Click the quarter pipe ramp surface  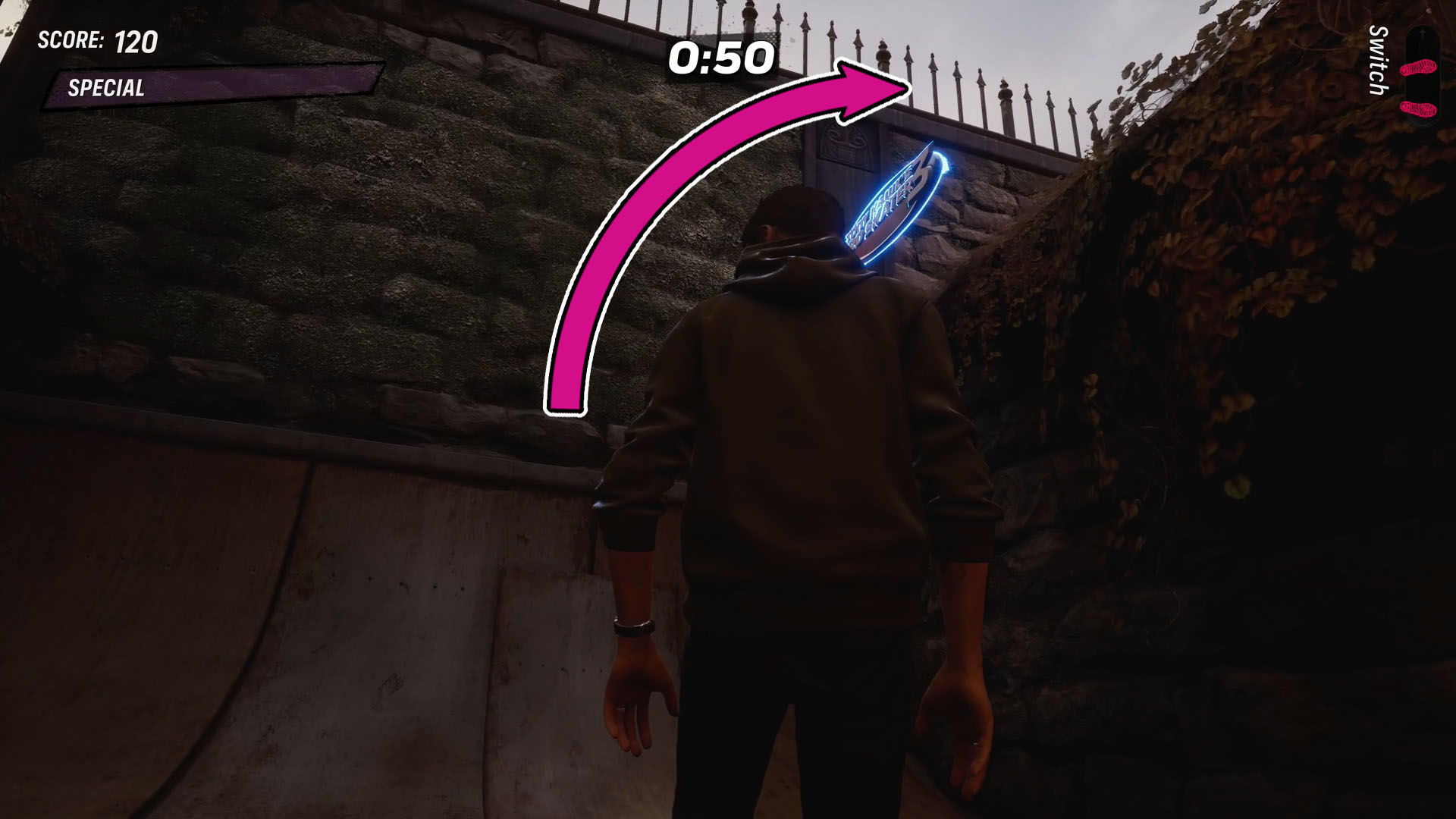coord(303,645)
